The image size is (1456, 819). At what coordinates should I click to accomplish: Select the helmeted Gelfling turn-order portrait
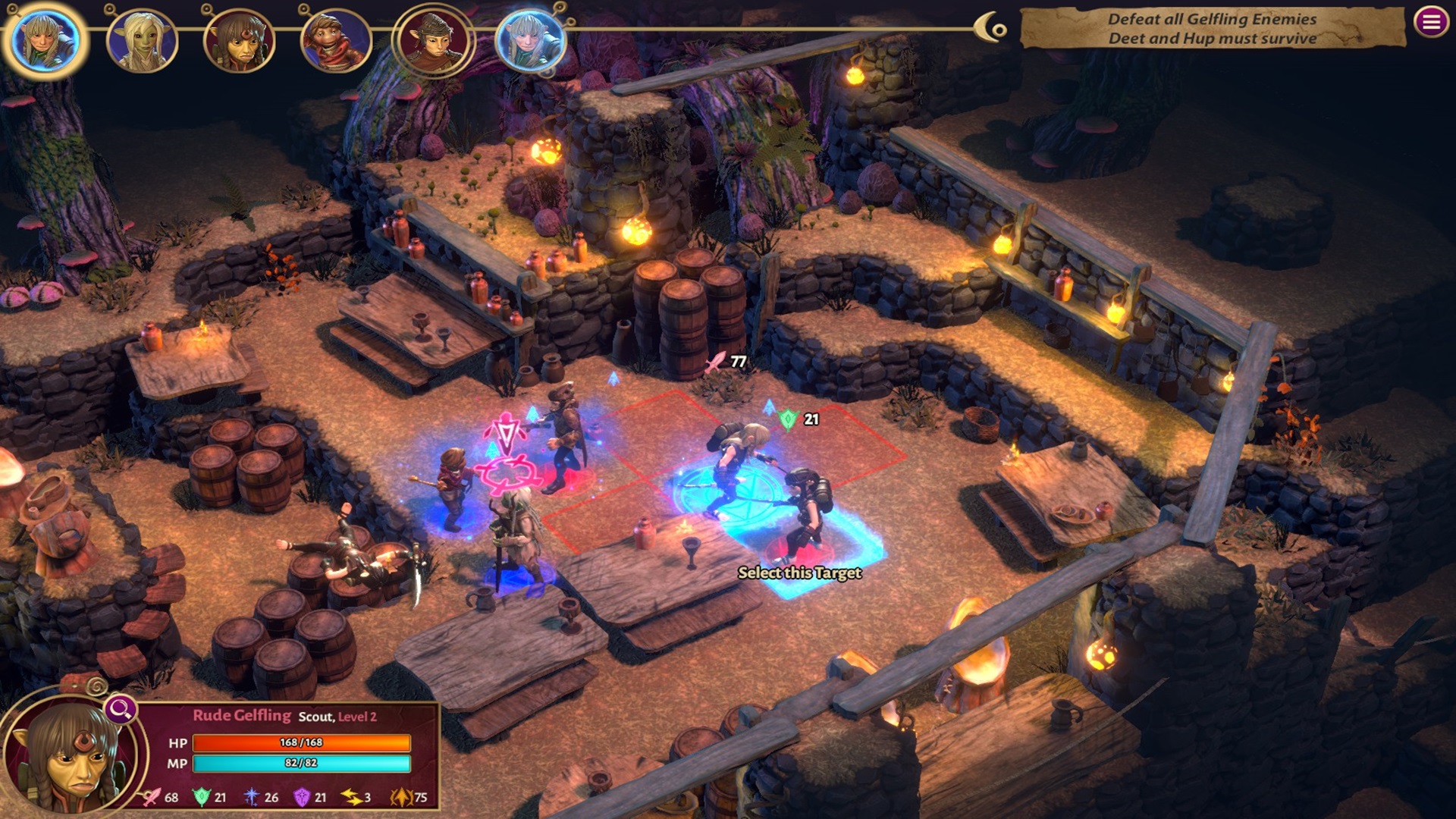point(434,40)
